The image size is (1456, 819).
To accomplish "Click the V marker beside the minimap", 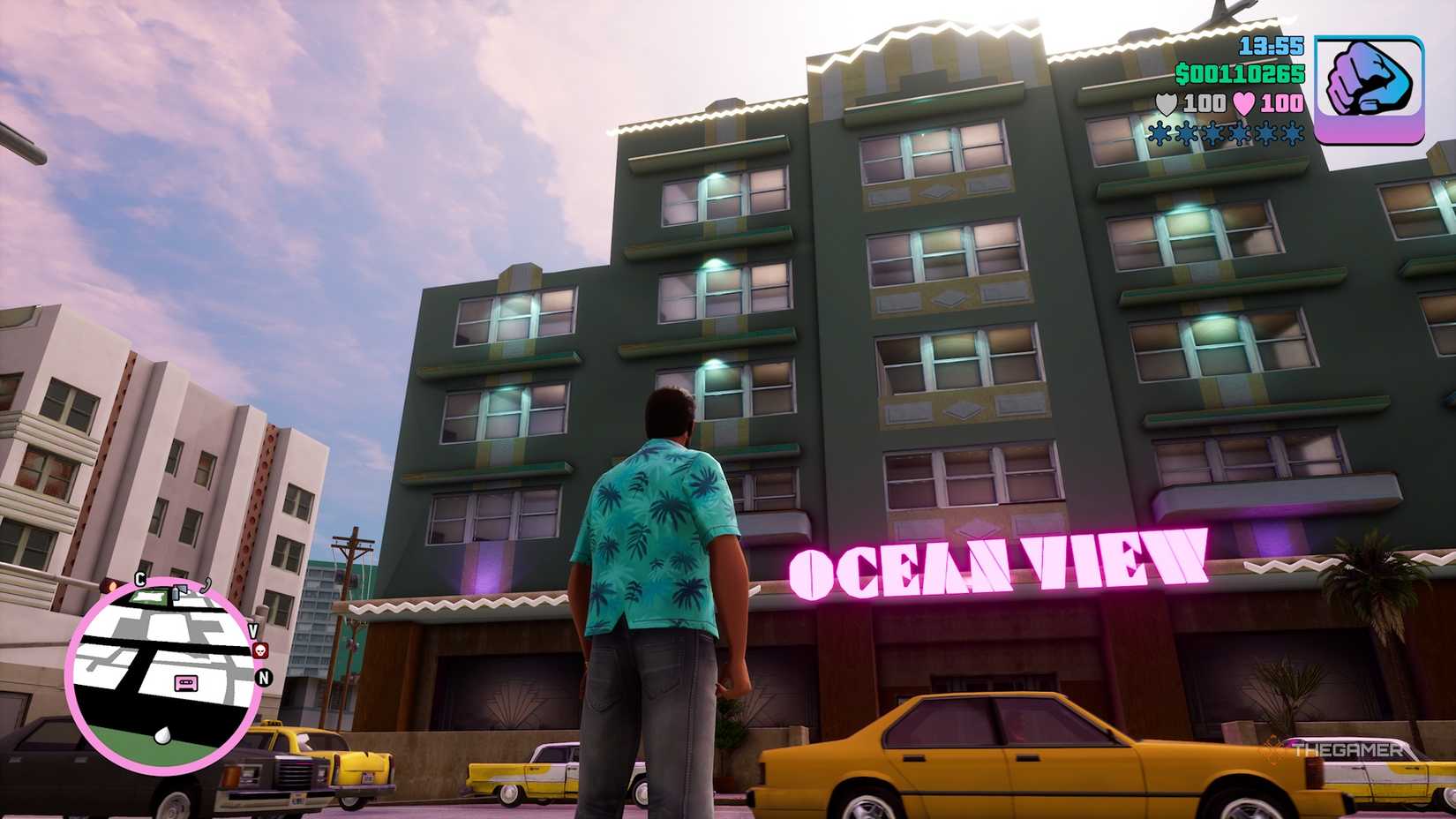I will click(x=253, y=630).
